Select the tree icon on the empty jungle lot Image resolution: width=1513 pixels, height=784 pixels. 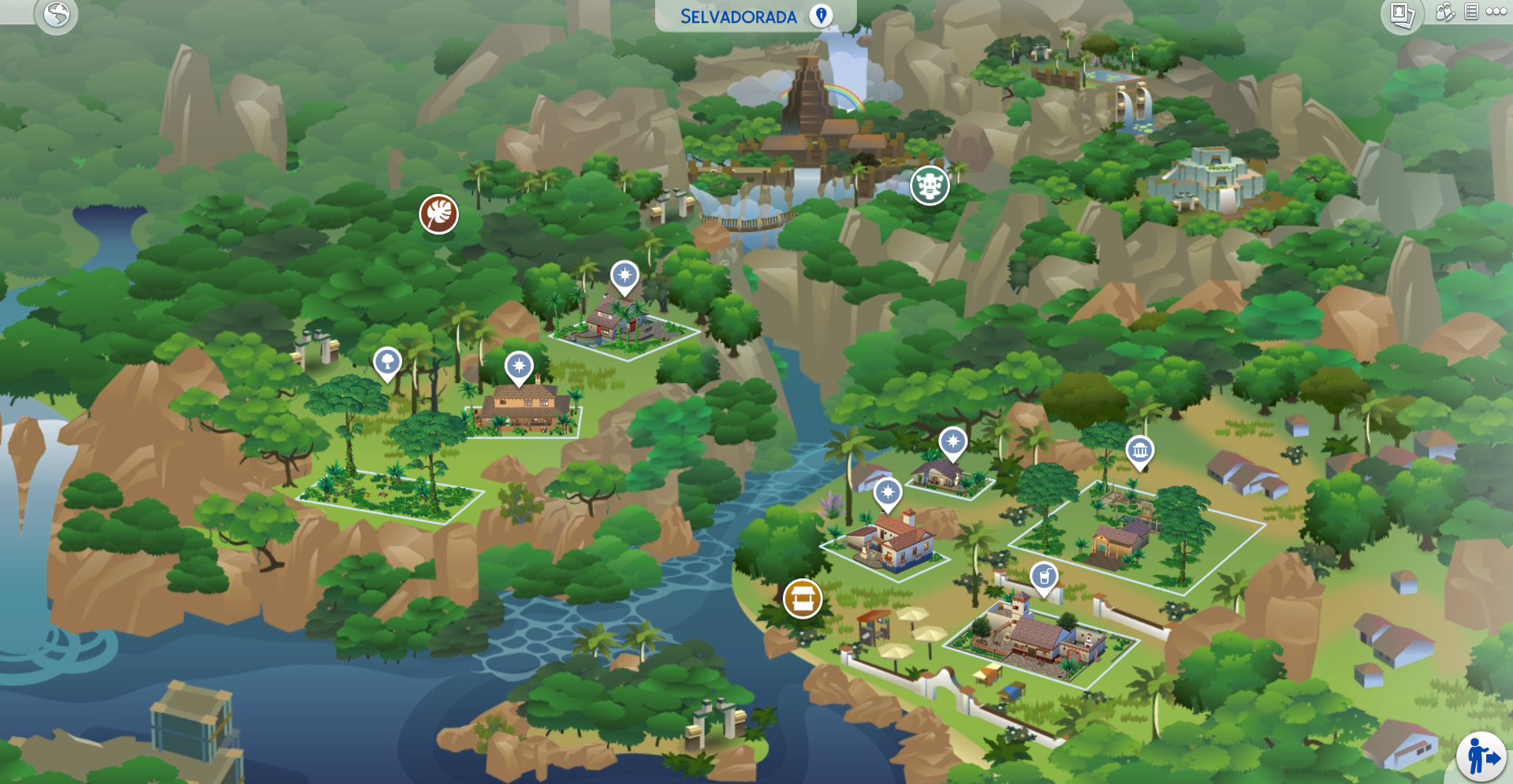(386, 362)
